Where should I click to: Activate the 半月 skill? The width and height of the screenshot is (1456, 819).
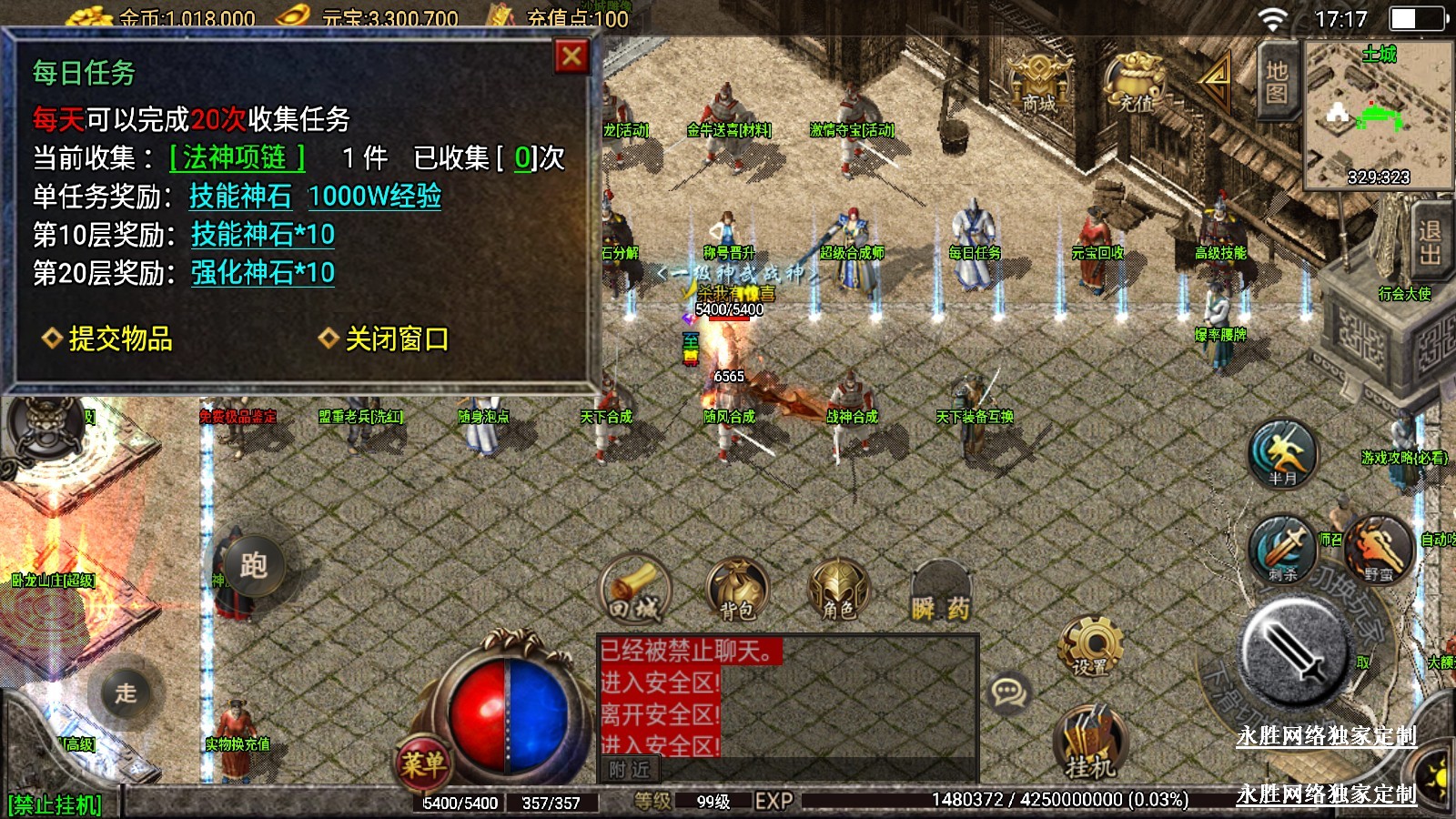[1283, 454]
